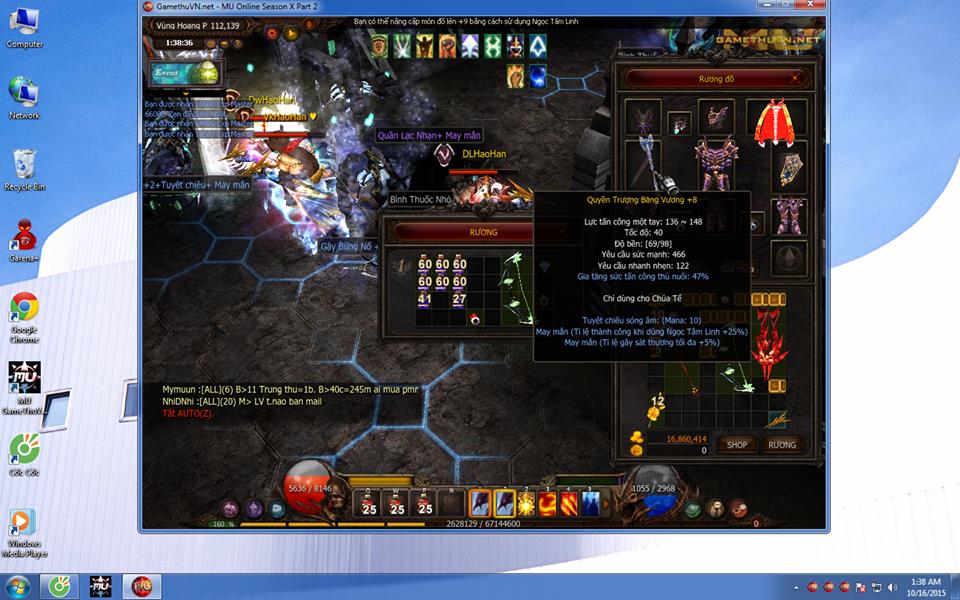960x600 pixels.
Task: Use the W potion hotbar slot
Action: 397,503
